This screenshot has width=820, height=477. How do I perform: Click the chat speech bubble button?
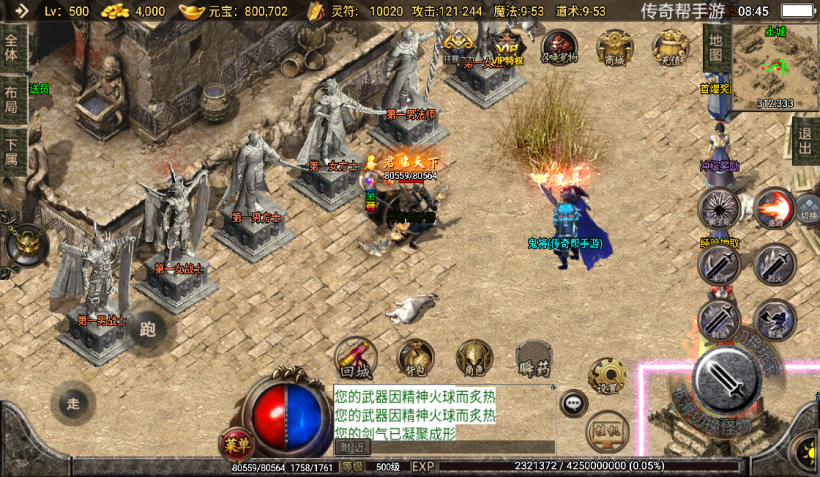(574, 403)
